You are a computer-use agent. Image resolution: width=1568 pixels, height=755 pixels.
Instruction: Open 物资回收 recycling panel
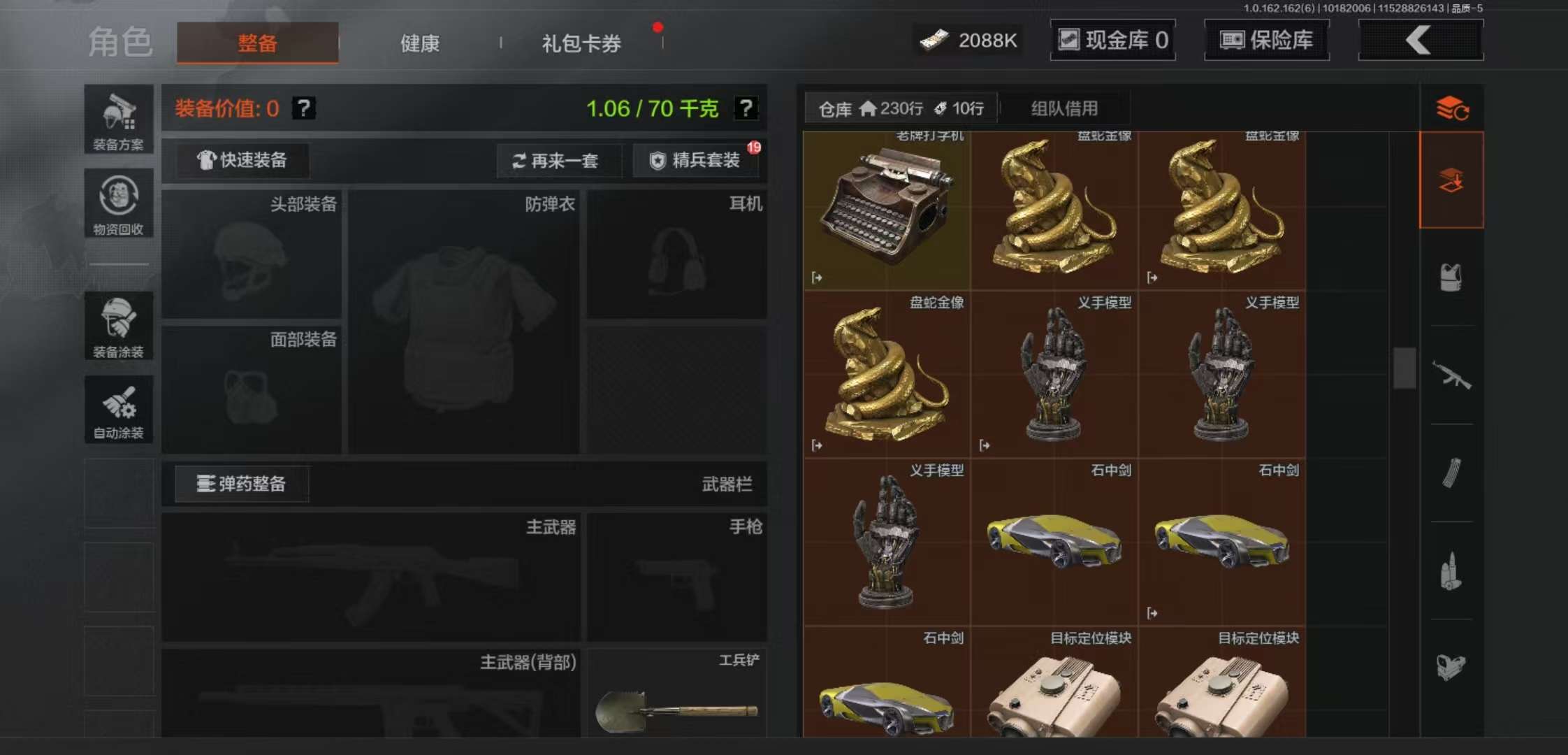pos(118,205)
